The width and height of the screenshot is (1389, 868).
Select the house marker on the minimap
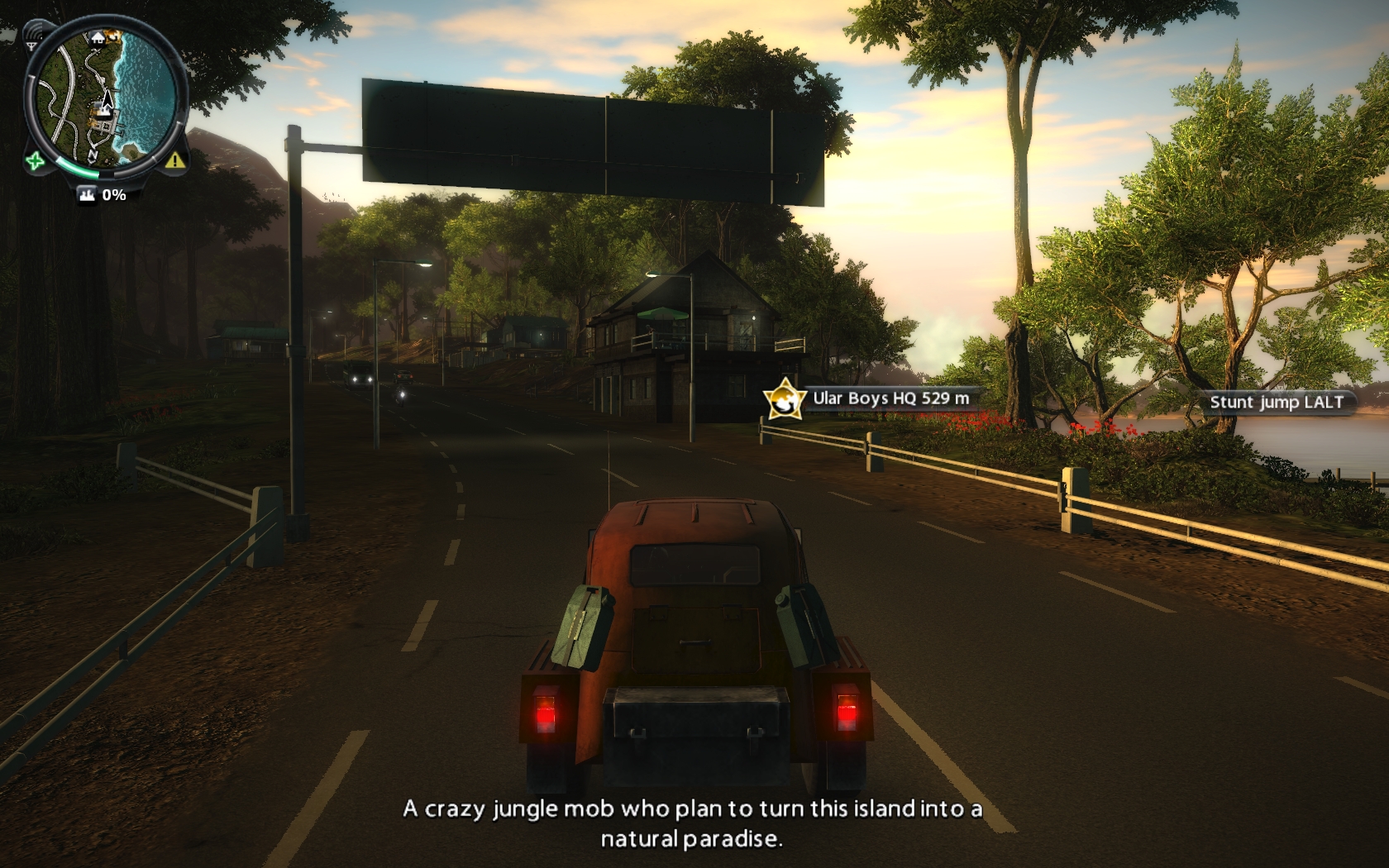click(x=98, y=37)
